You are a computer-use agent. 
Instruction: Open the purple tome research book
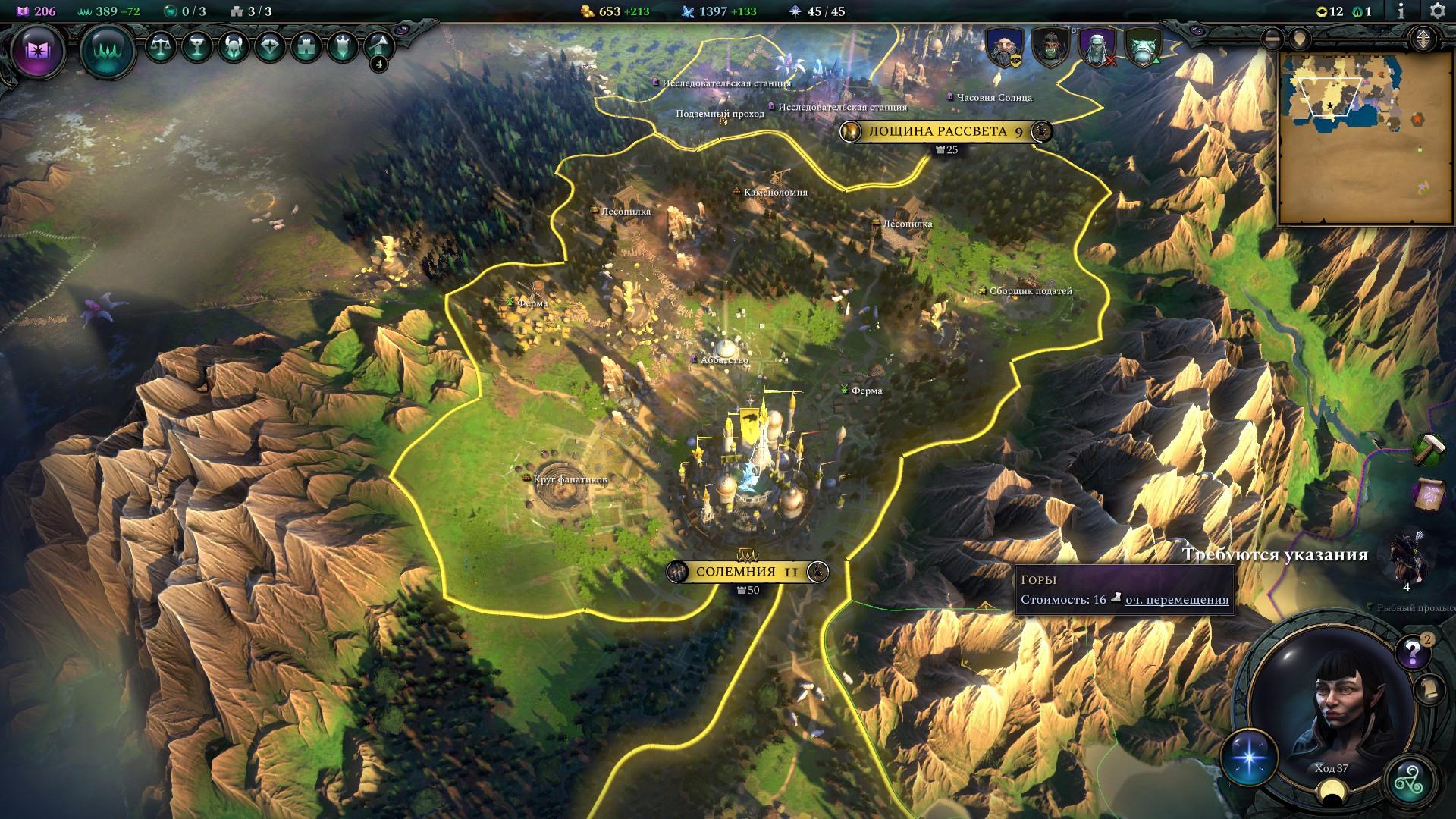tap(37, 51)
